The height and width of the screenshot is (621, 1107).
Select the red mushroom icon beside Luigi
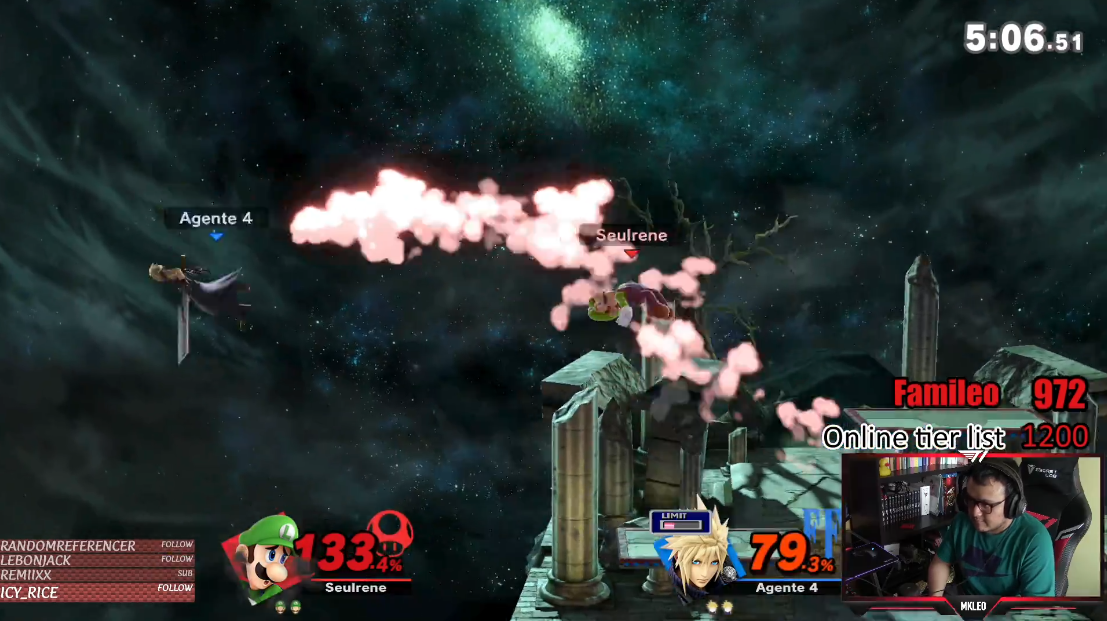[x=389, y=534]
